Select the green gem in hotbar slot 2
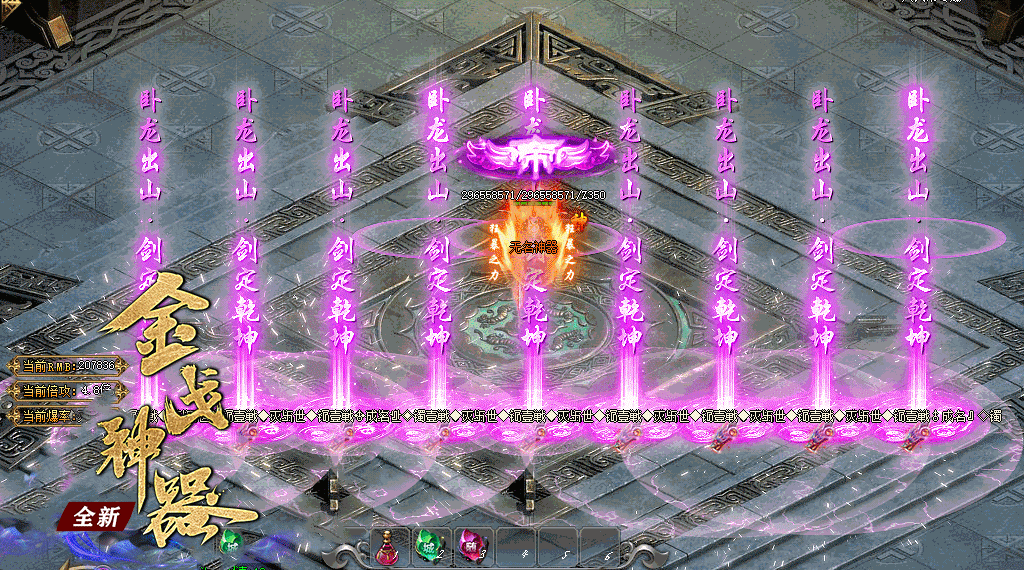This screenshot has width=1024, height=570. point(429,546)
